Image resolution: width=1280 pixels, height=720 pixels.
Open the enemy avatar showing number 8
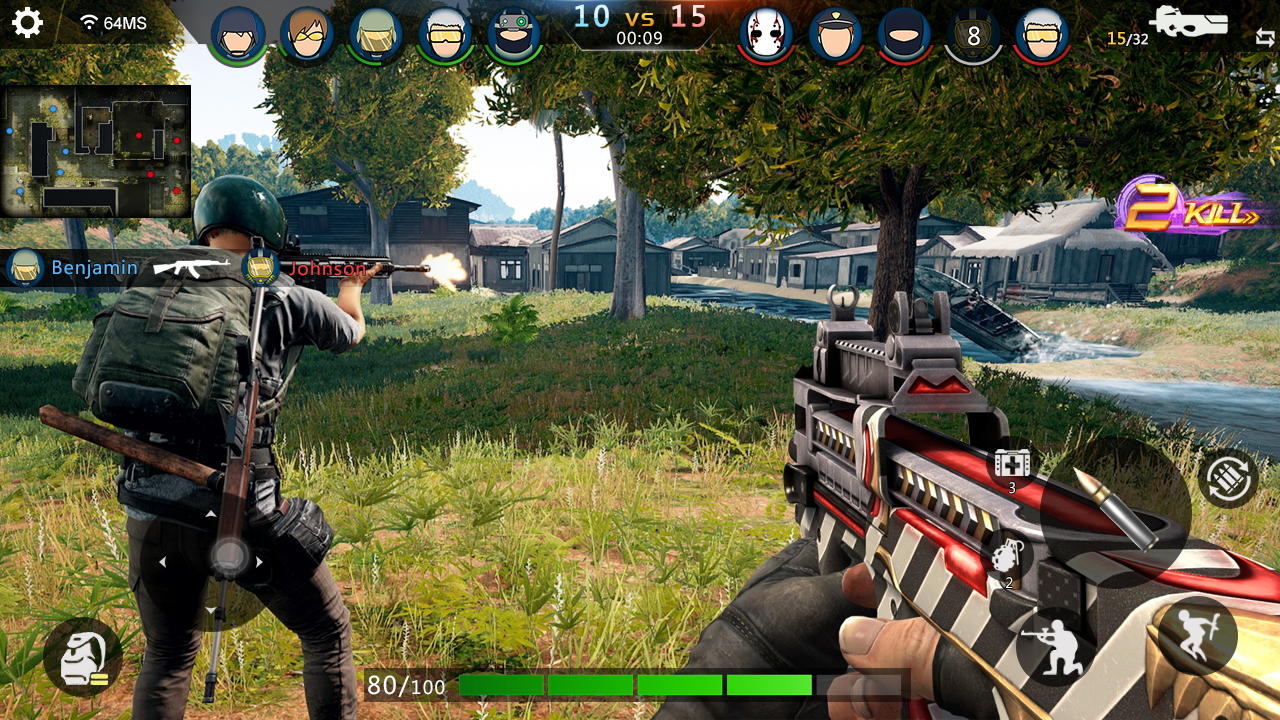coord(972,32)
